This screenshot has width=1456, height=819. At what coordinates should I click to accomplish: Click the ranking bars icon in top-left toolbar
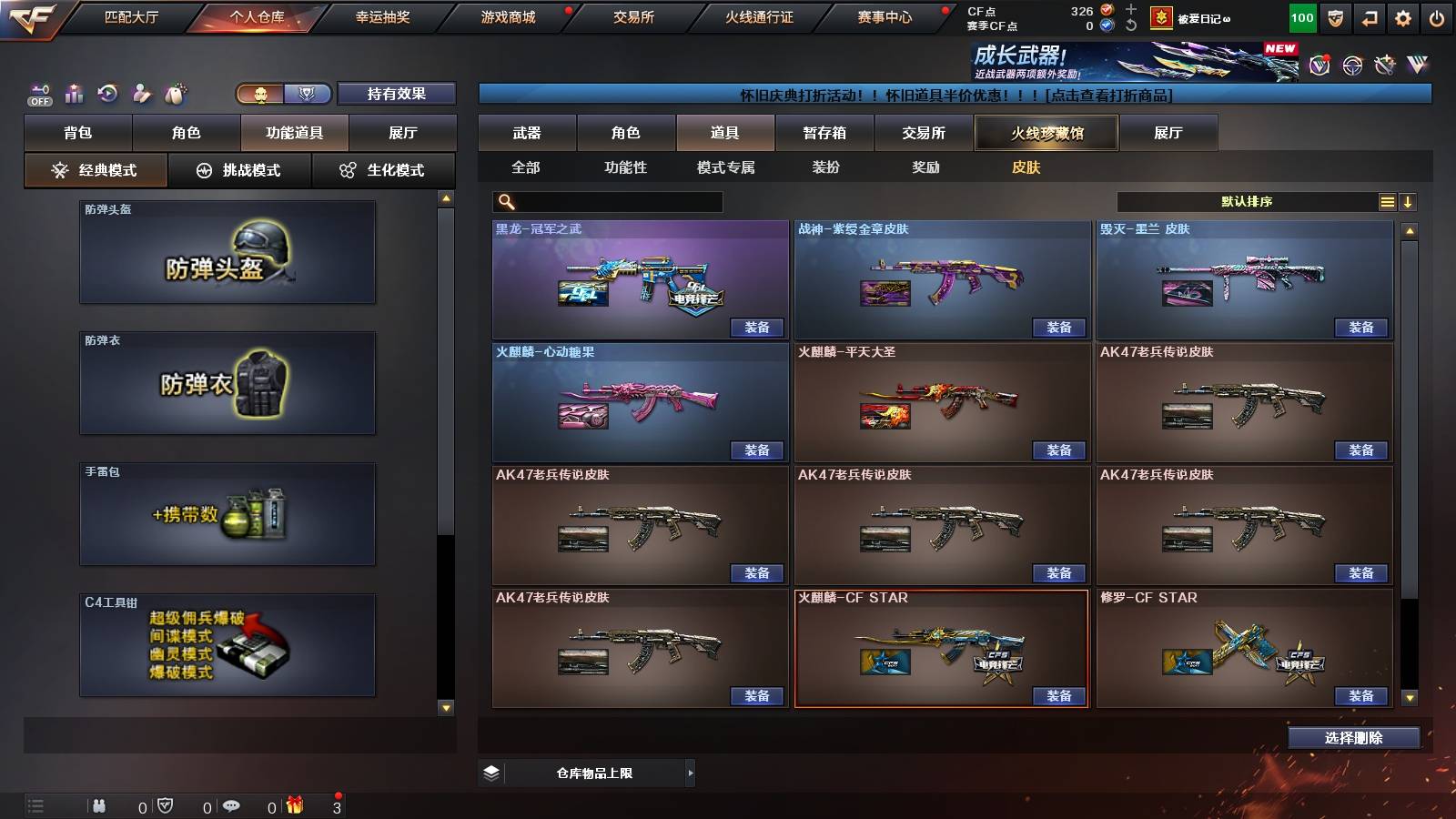pyautogui.click(x=73, y=91)
